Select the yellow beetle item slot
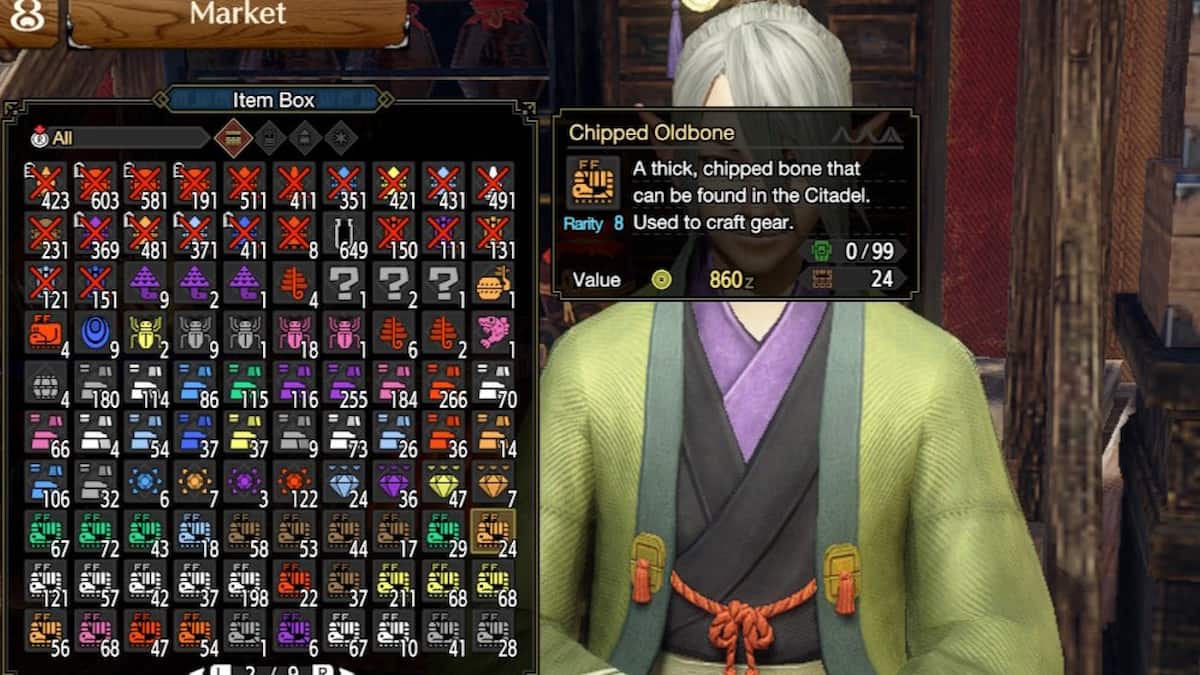The image size is (1200, 675). [145, 334]
